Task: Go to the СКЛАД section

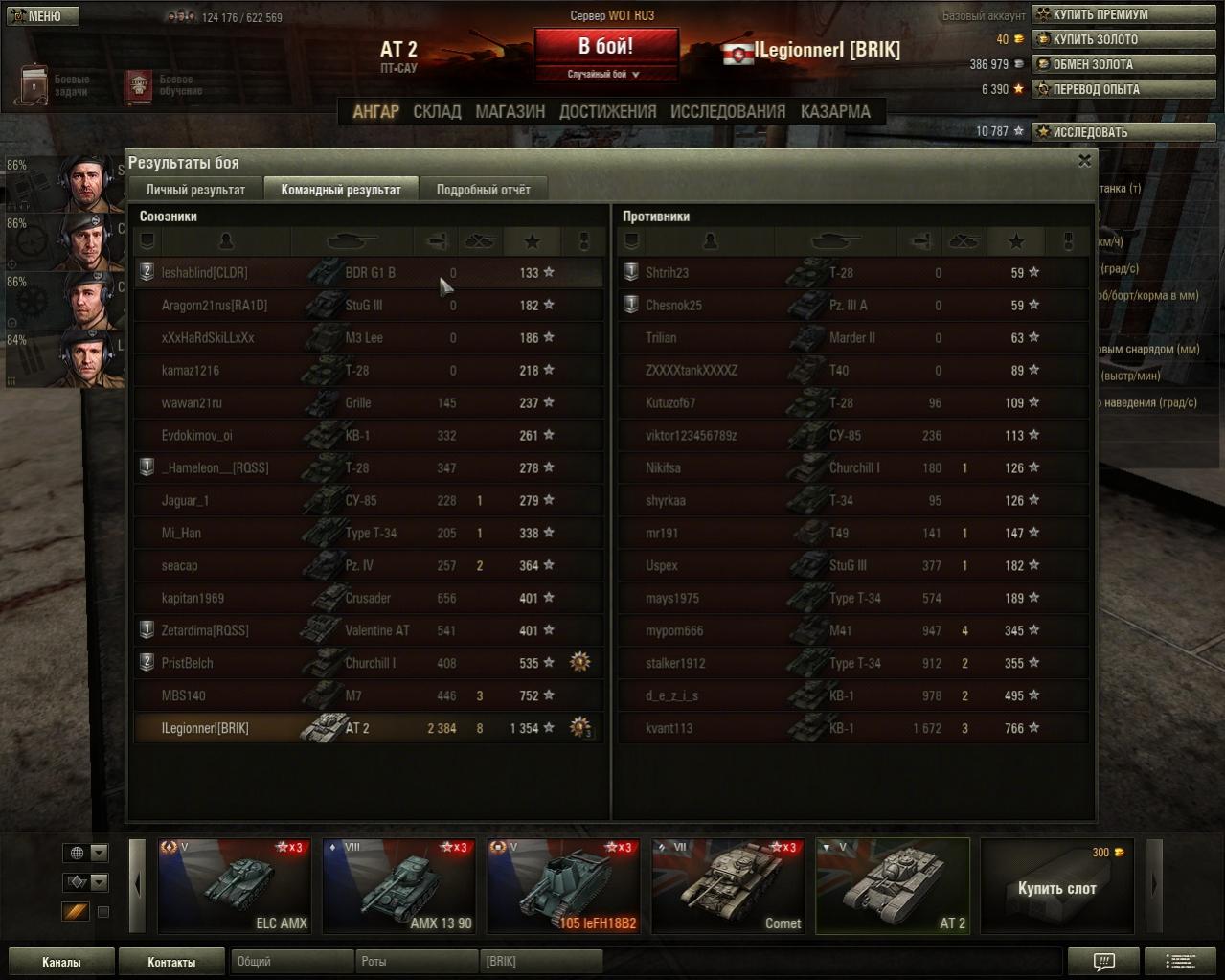Action: coord(437,112)
